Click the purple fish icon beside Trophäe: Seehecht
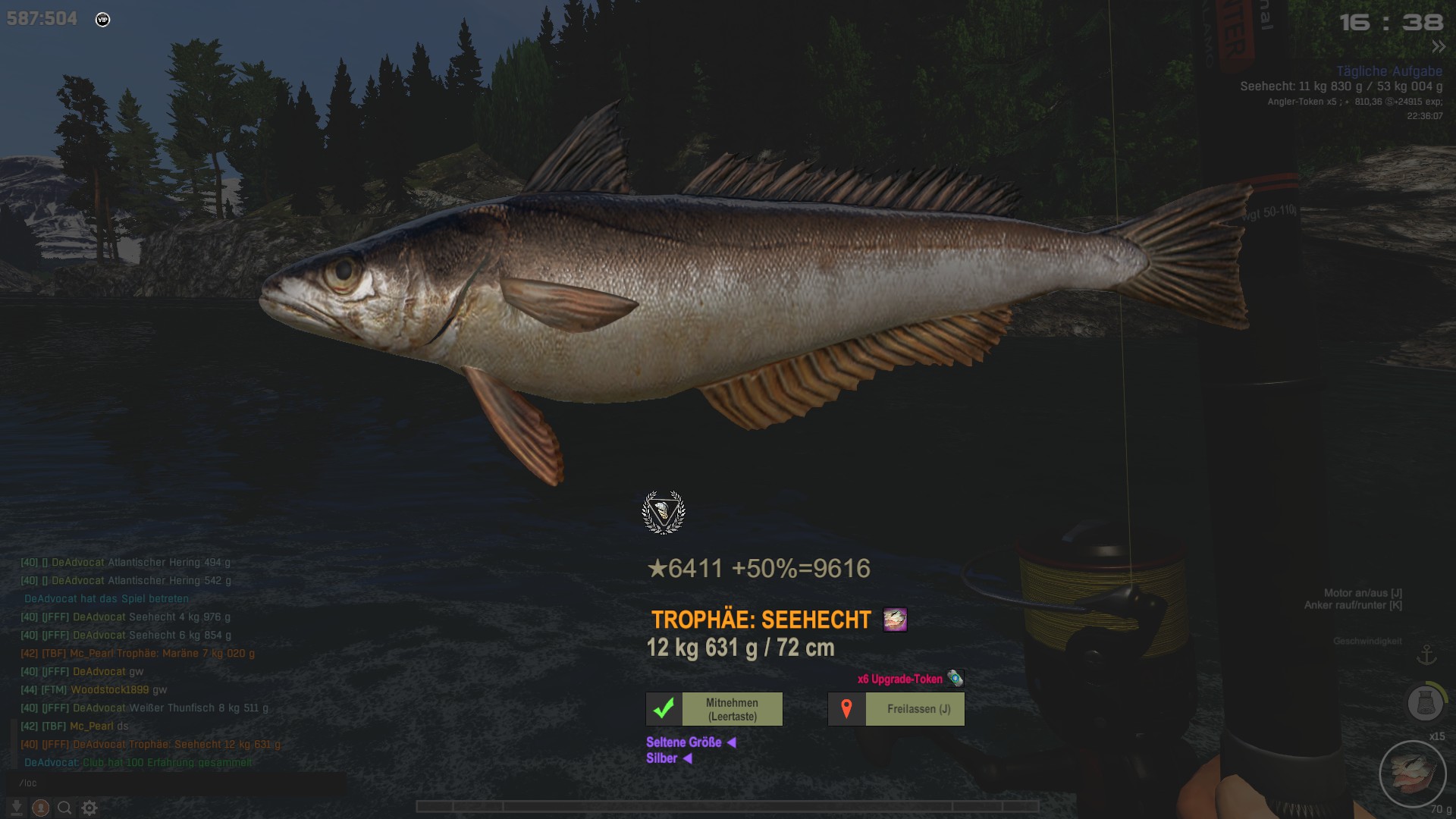Viewport: 1456px width, 819px height. (895, 620)
